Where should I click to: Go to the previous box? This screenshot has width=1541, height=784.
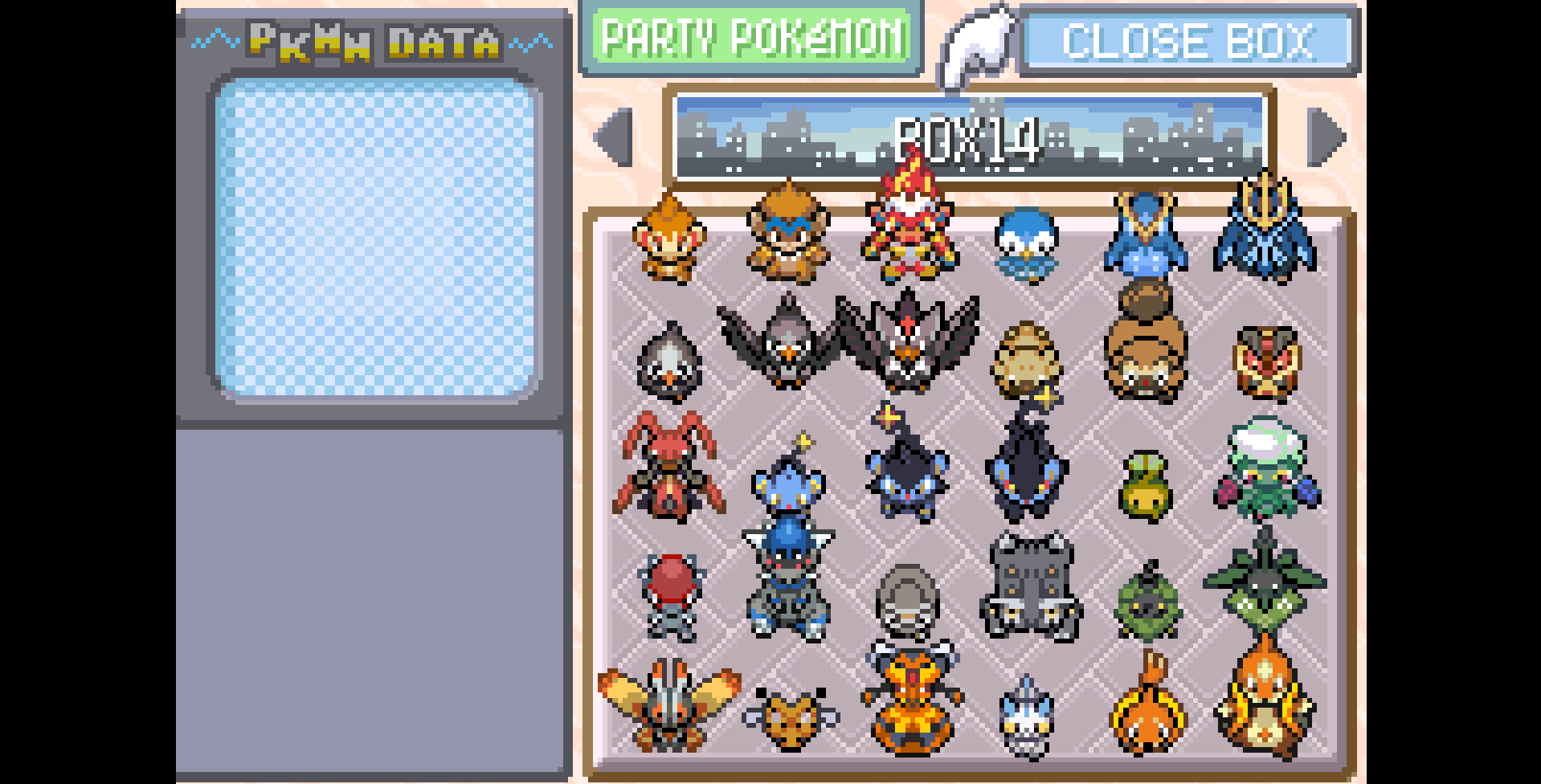(x=615, y=137)
